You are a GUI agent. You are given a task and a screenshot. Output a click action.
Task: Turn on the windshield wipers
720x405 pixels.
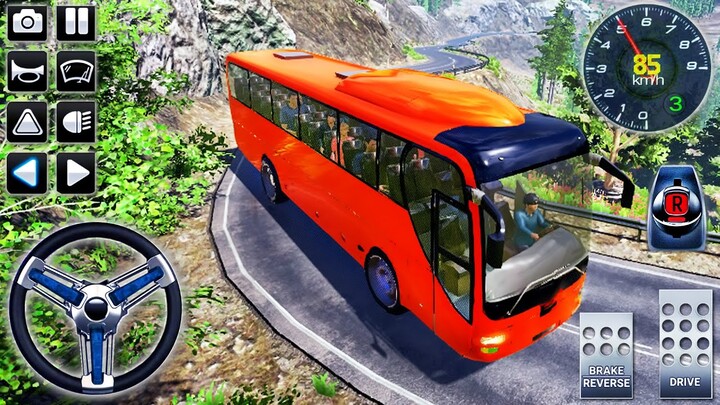pos(76,72)
